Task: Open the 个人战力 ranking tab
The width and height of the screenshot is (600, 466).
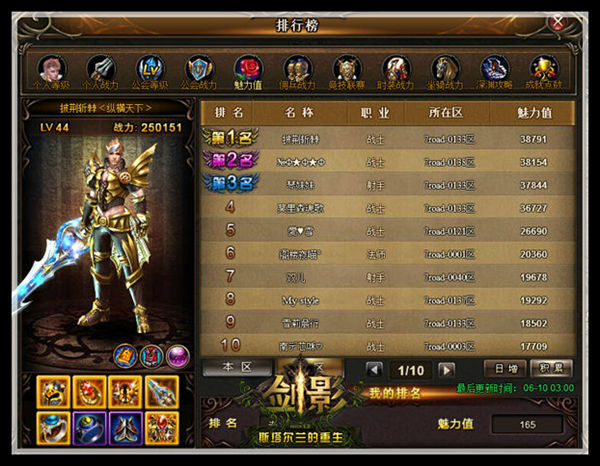Action: 100,70
